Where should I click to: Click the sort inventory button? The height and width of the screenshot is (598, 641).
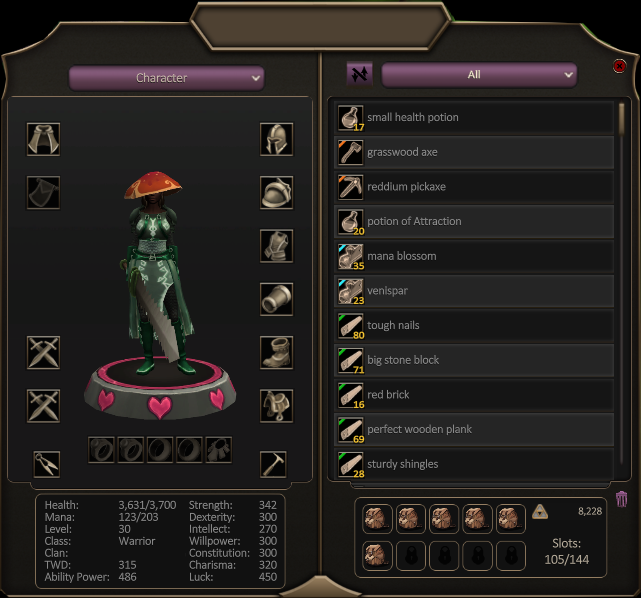point(359,74)
